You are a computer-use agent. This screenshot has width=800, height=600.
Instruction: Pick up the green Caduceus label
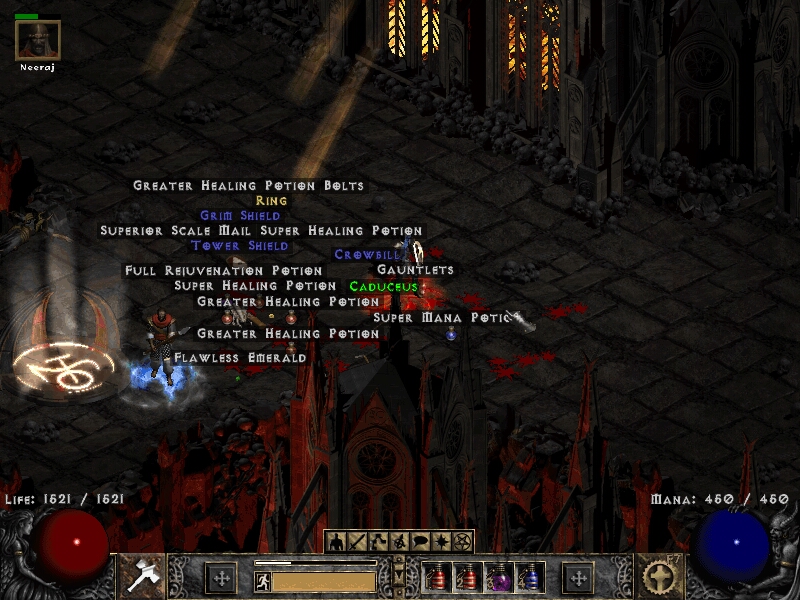[383, 286]
